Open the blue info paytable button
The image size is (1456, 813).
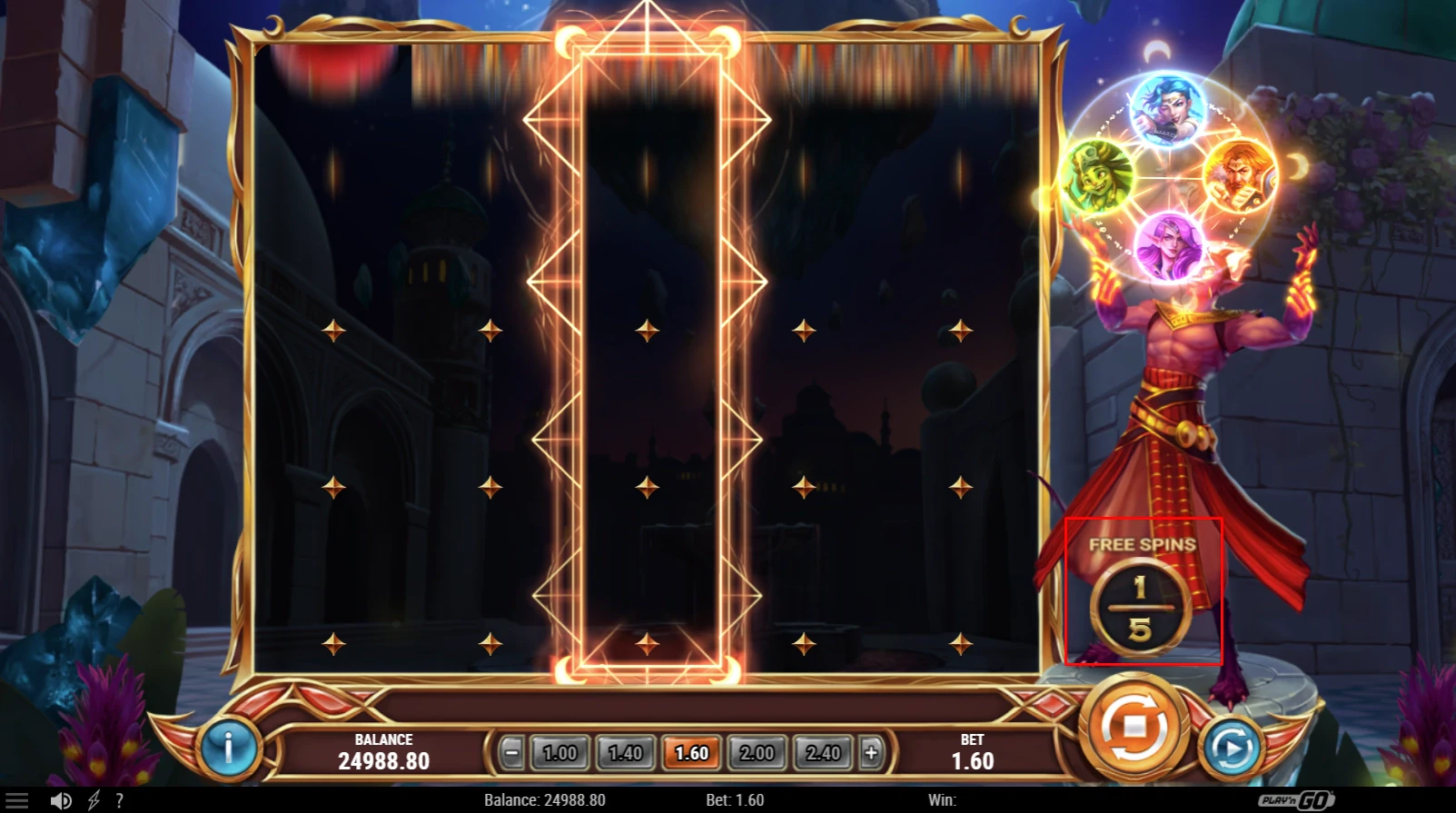[x=227, y=747]
